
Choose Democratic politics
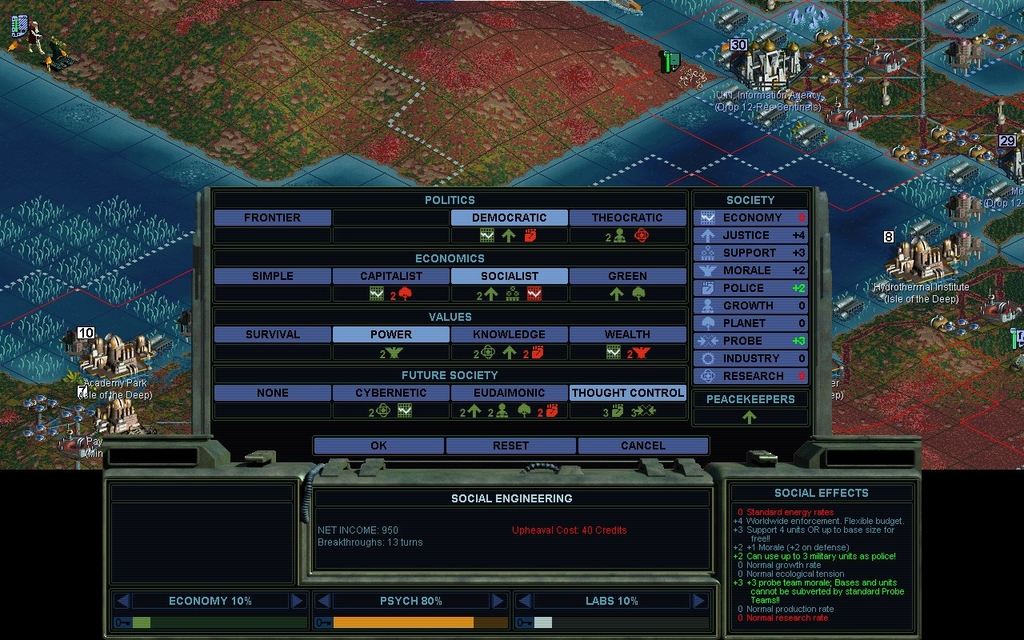coord(509,217)
